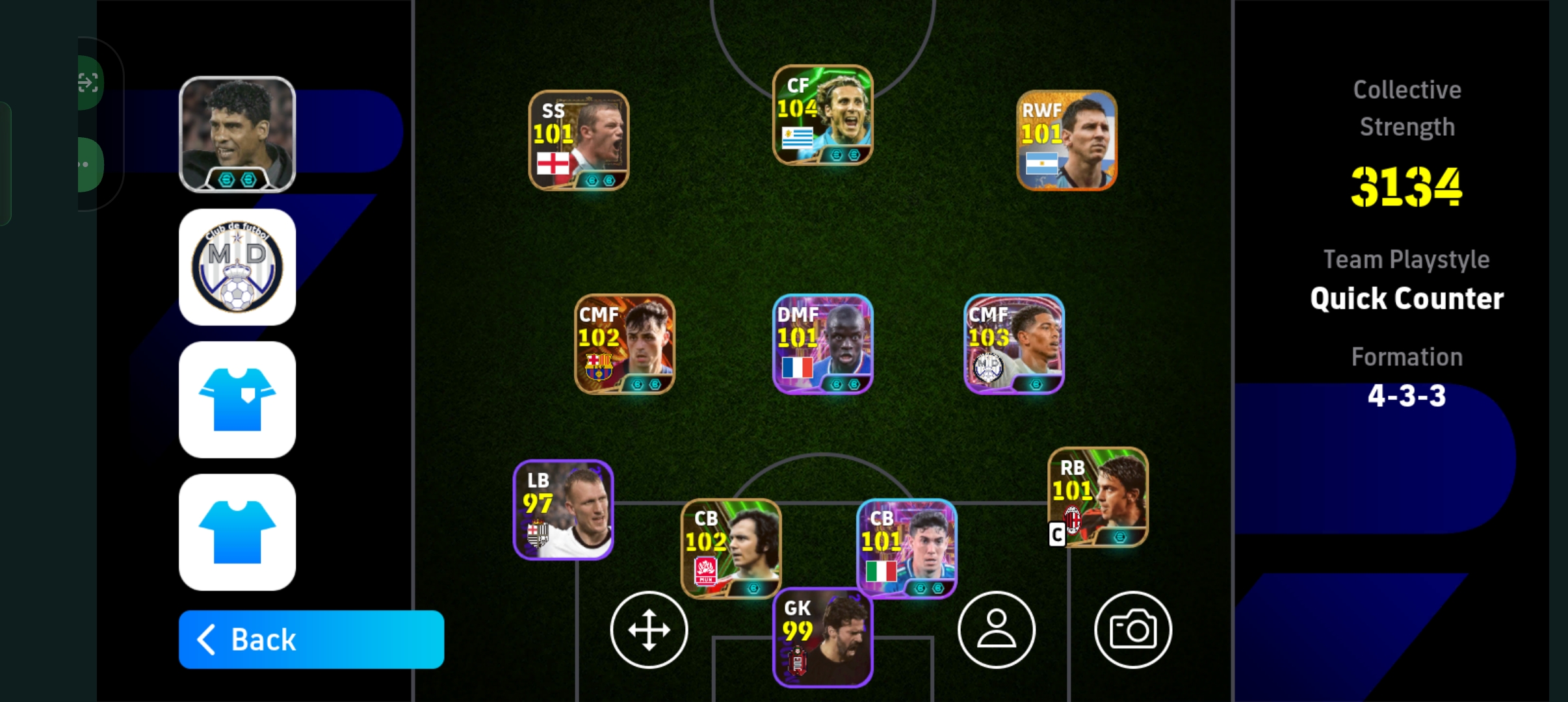Choose the CB 102 player card
The height and width of the screenshot is (702, 1568).
tap(731, 548)
